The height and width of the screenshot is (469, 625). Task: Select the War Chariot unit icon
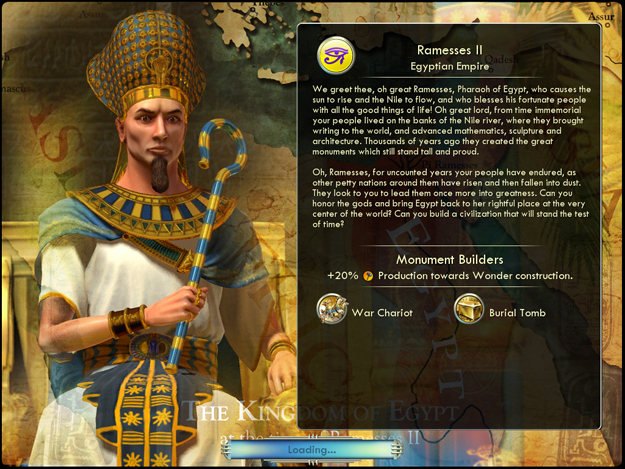click(332, 311)
